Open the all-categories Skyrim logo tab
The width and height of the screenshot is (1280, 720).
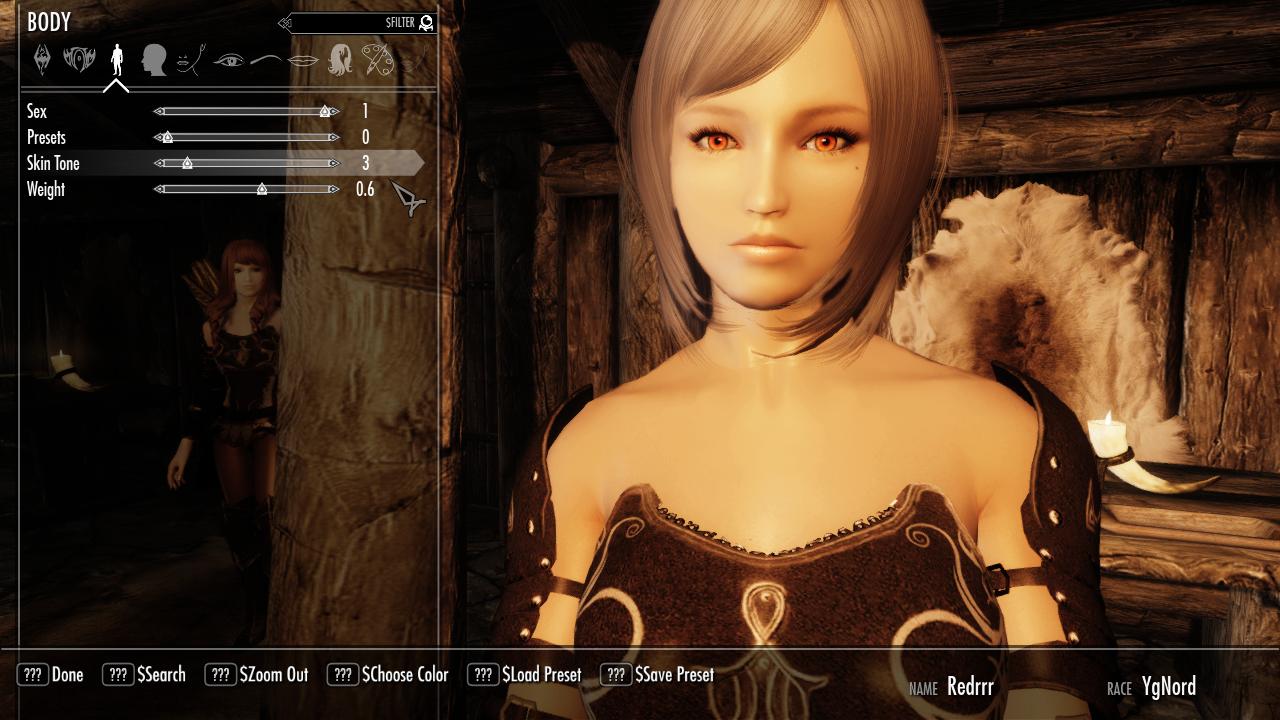(x=42, y=60)
